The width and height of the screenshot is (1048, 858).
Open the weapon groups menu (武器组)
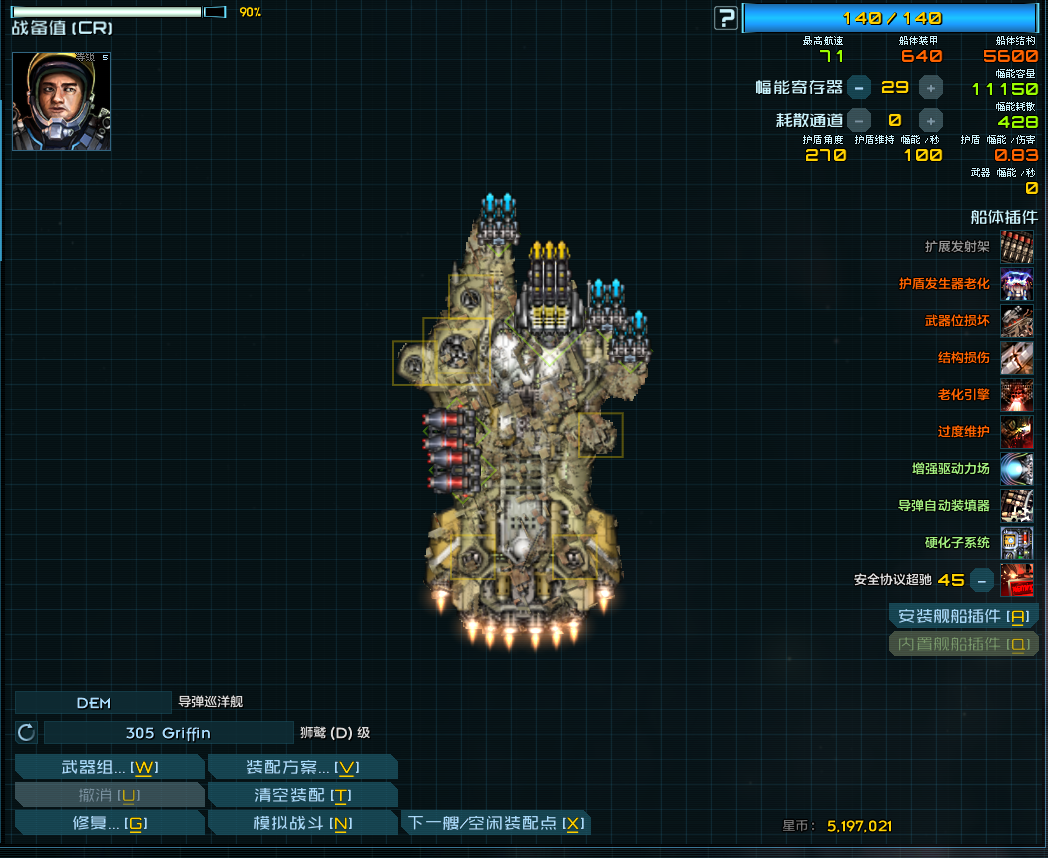coord(110,767)
